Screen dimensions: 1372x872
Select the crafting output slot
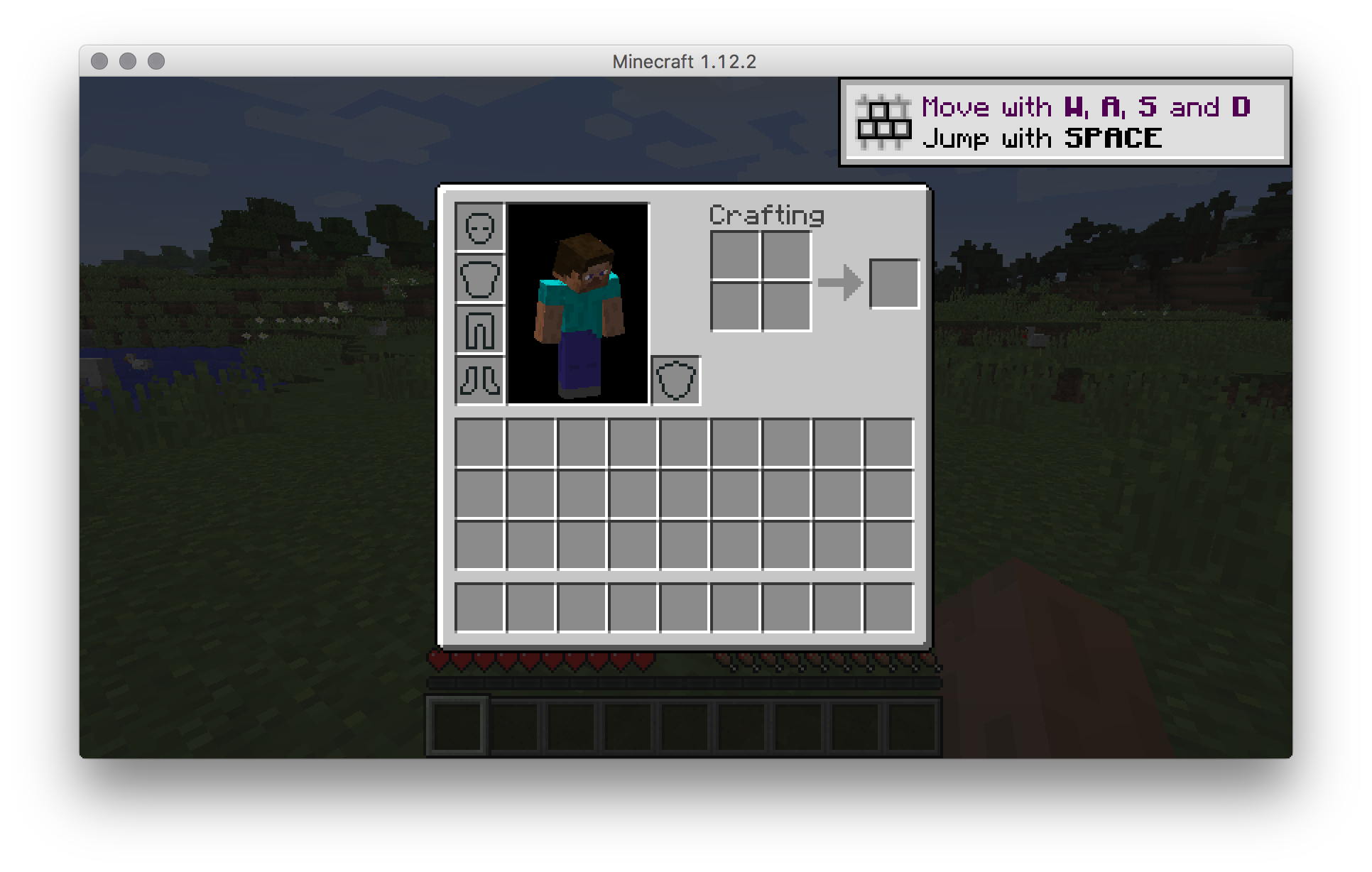tap(893, 281)
